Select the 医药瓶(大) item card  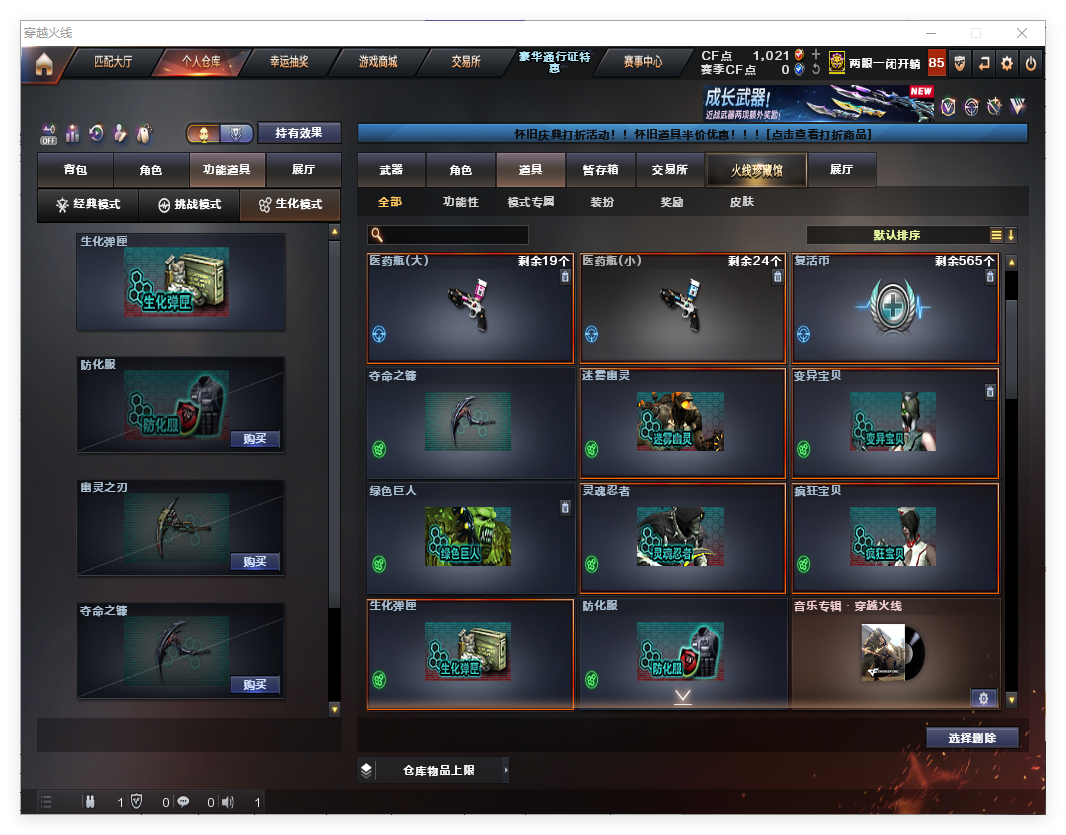click(470, 308)
